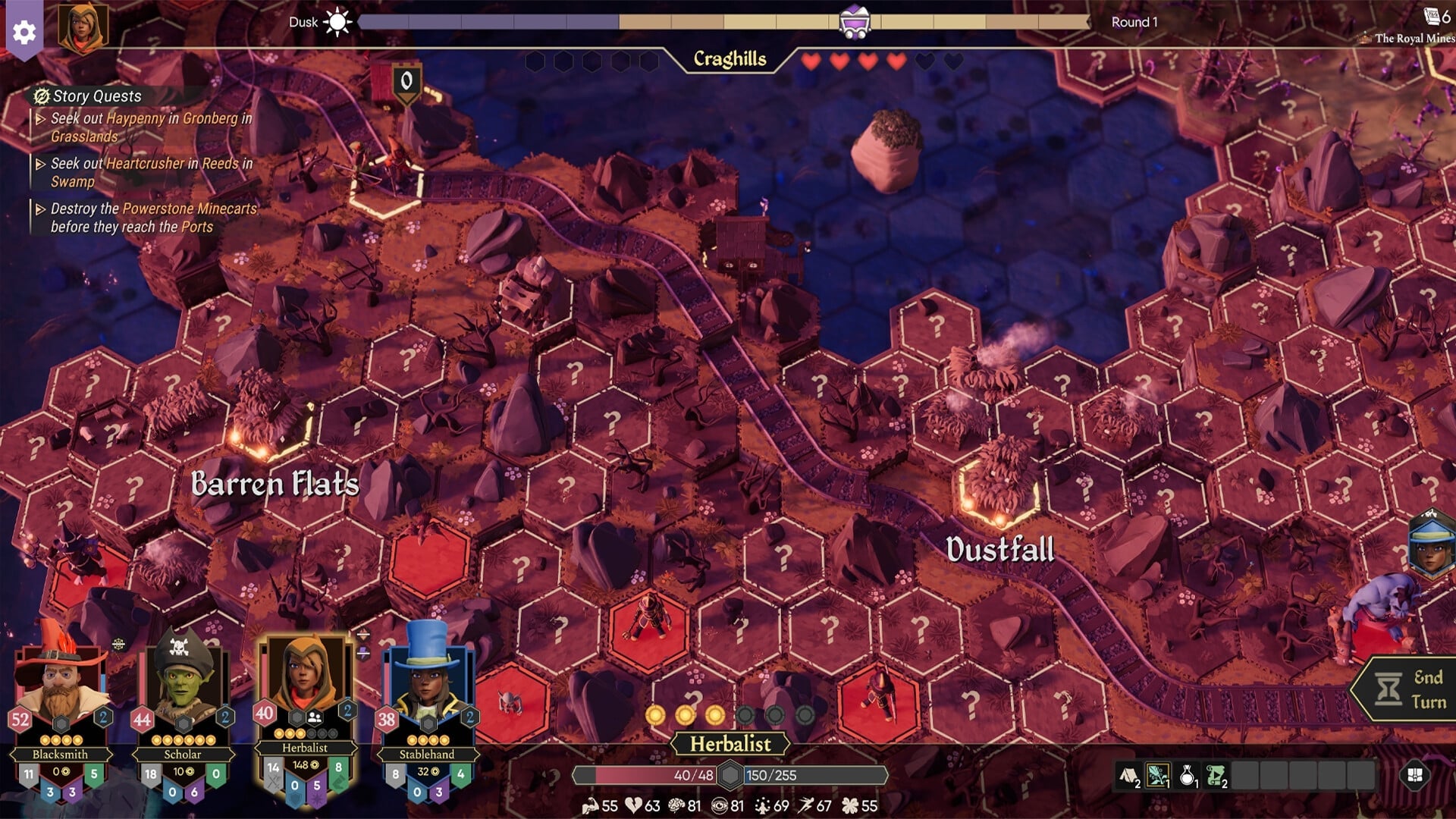Viewport: 1456px width, 819px height.
Task: Select the tent camping item in the item bar
Action: pos(1129,775)
